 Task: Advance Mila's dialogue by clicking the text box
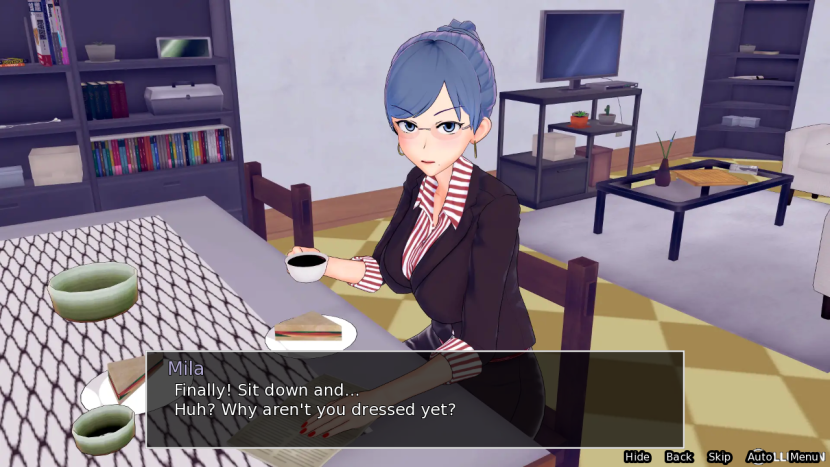click(415, 398)
